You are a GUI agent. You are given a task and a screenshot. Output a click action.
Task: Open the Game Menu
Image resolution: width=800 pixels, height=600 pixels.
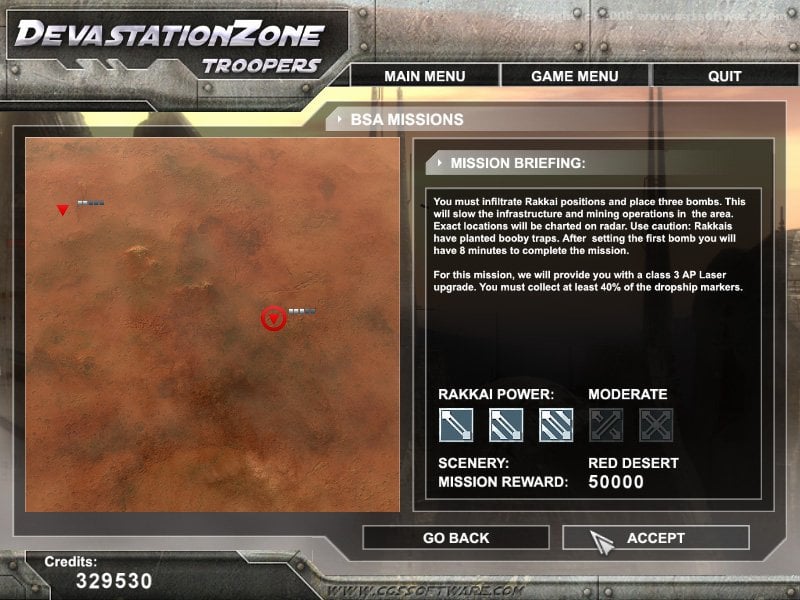574,76
